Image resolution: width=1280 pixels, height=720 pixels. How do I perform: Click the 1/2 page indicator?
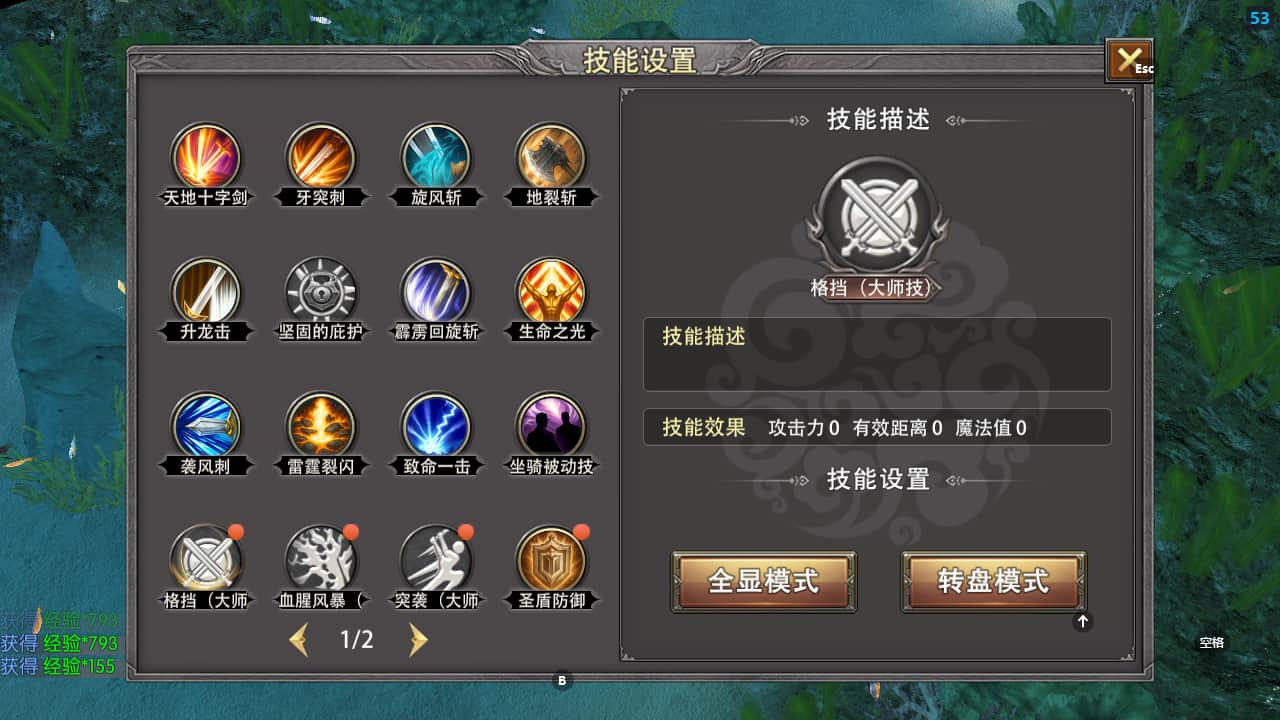[357, 640]
